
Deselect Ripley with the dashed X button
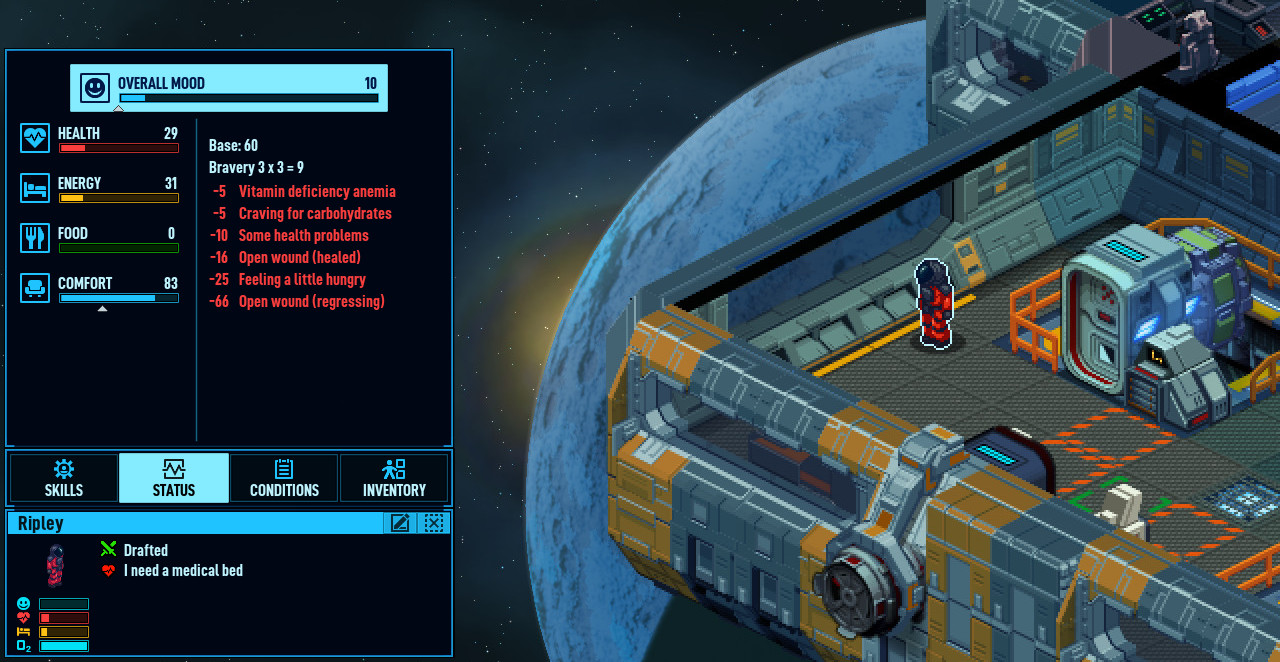click(433, 523)
